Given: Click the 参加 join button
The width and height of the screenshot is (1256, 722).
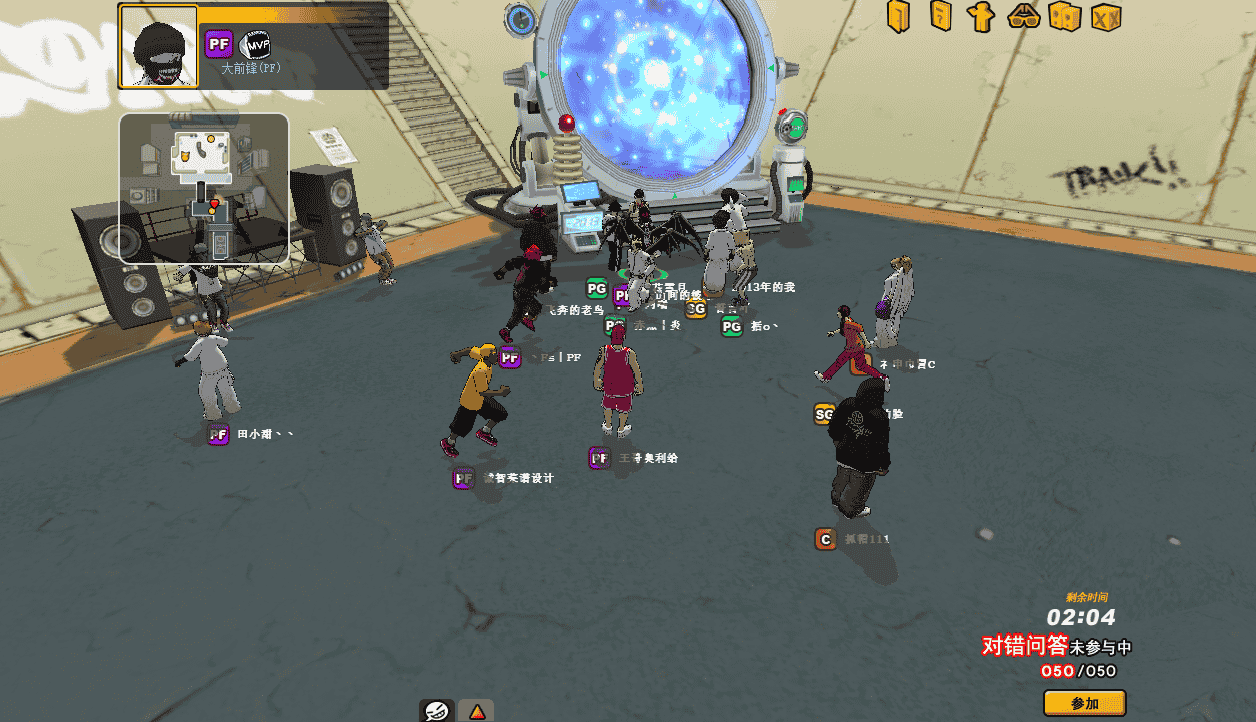Looking at the screenshot, I should [x=1084, y=703].
